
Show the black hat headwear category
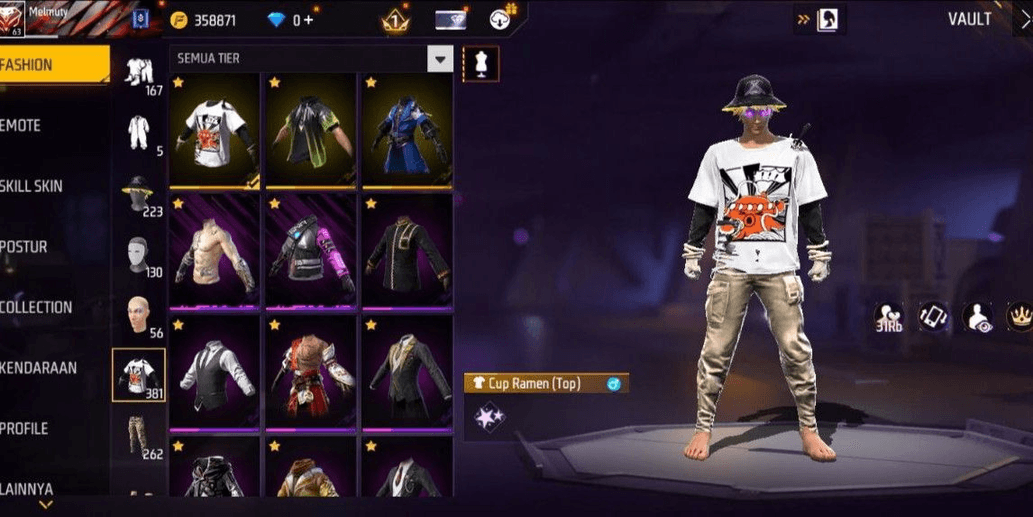(139, 194)
